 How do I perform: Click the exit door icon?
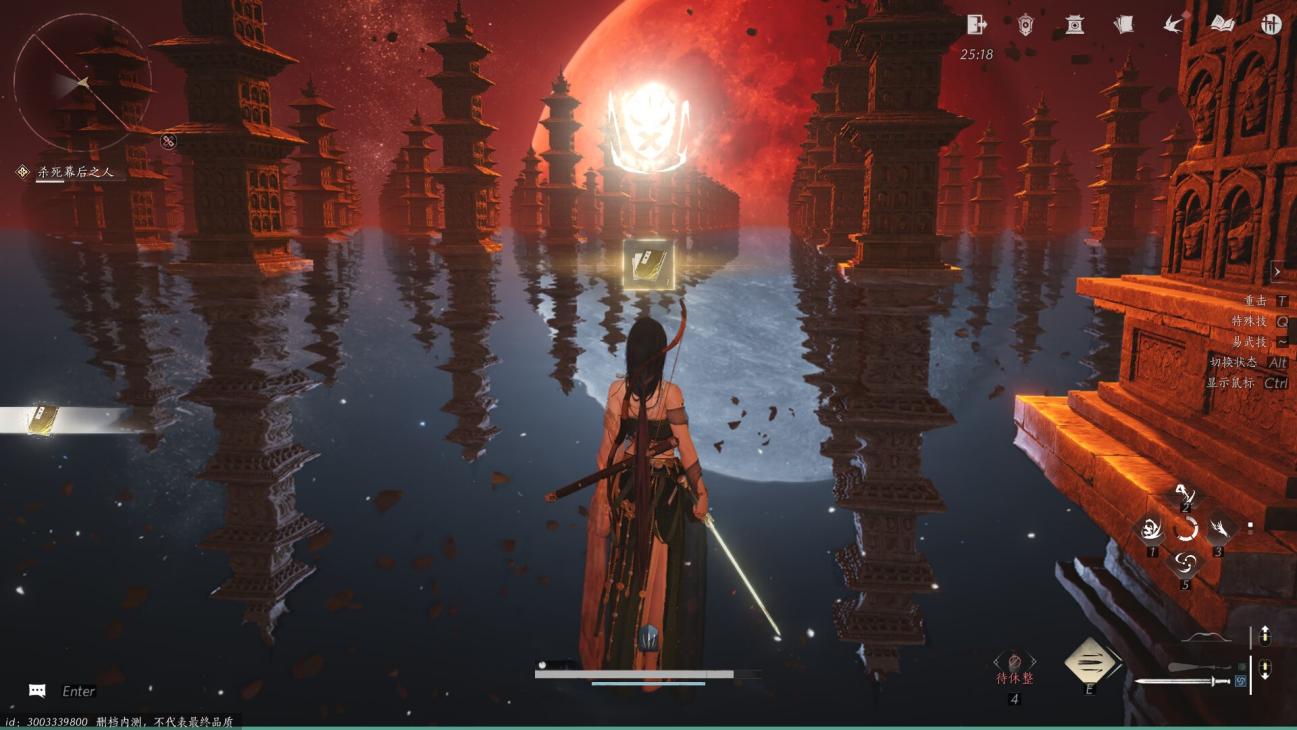tap(977, 25)
